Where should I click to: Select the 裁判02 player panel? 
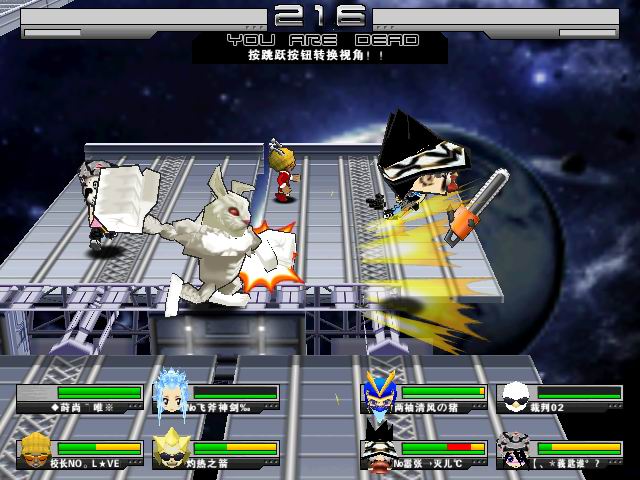(x=563, y=396)
